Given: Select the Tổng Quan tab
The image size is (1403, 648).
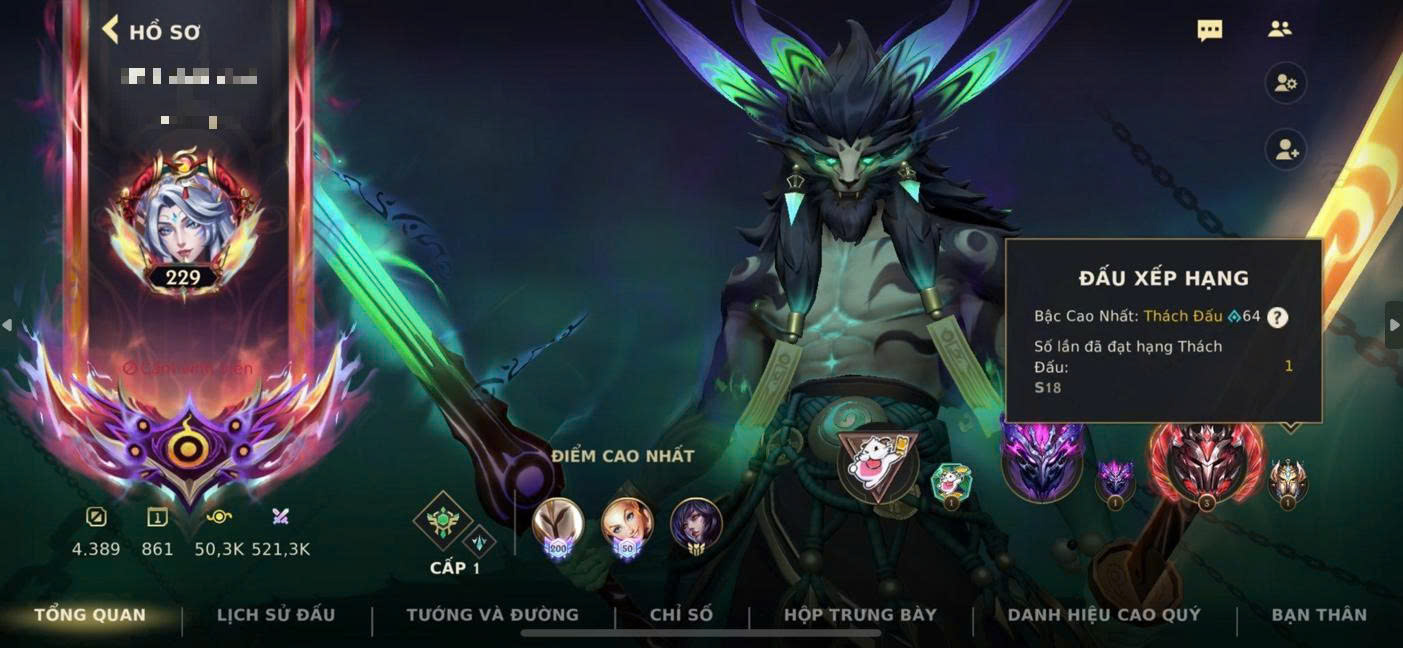Looking at the screenshot, I should (90, 615).
